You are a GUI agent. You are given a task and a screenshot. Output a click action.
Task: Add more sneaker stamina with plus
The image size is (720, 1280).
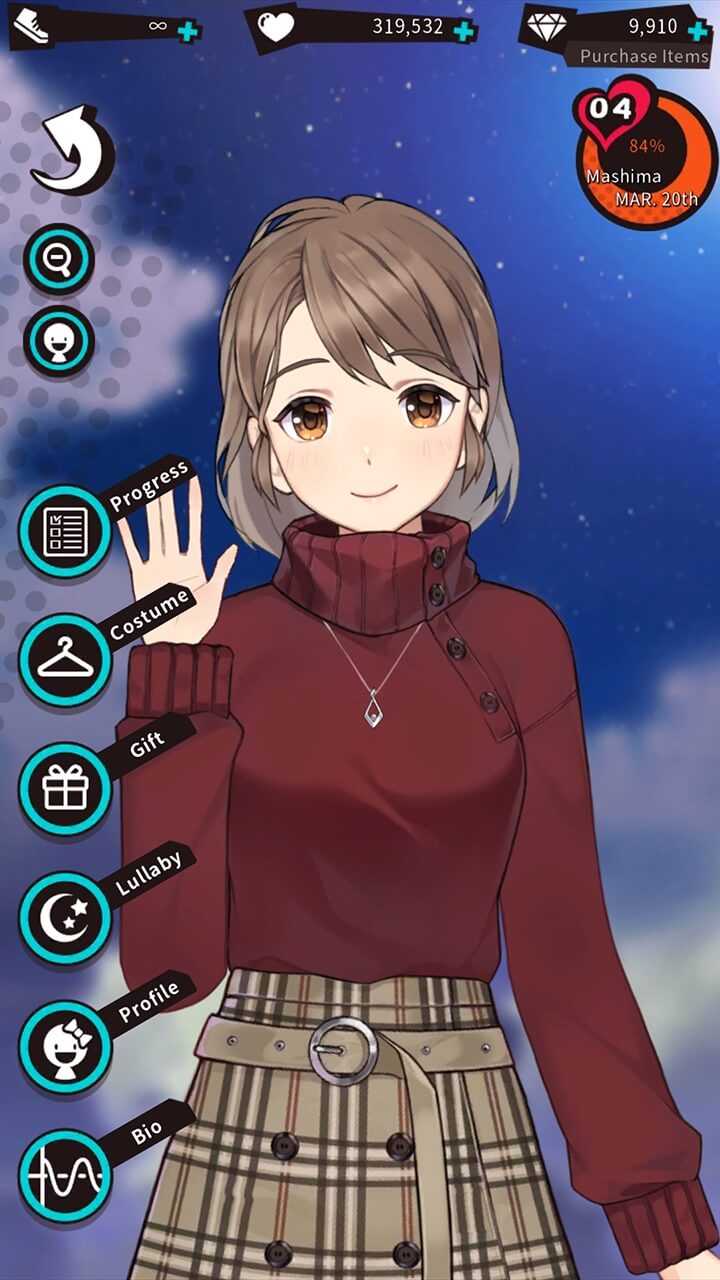point(187,29)
